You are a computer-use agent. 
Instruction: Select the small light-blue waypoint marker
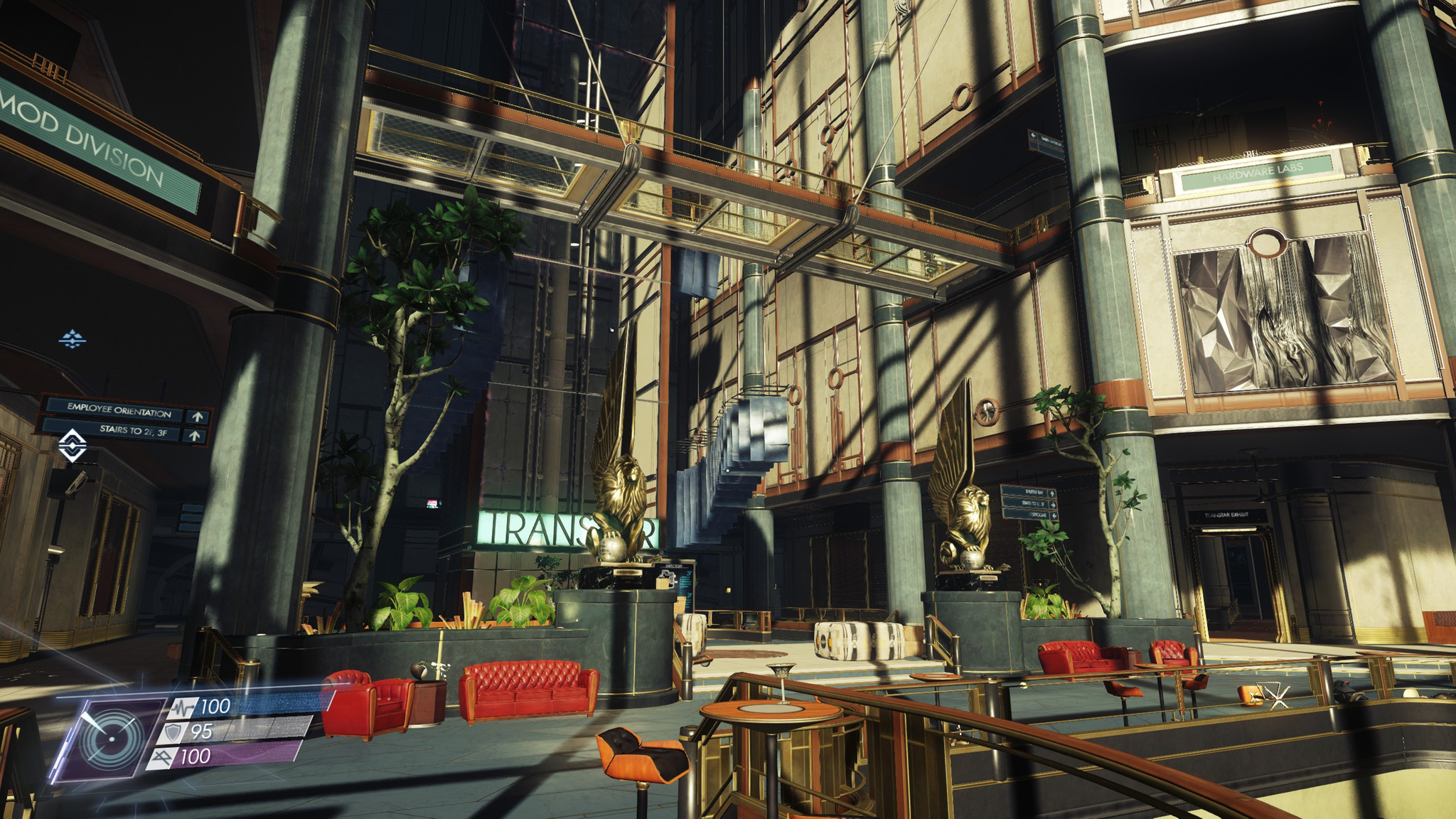pyautogui.click(x=72, y=339)
